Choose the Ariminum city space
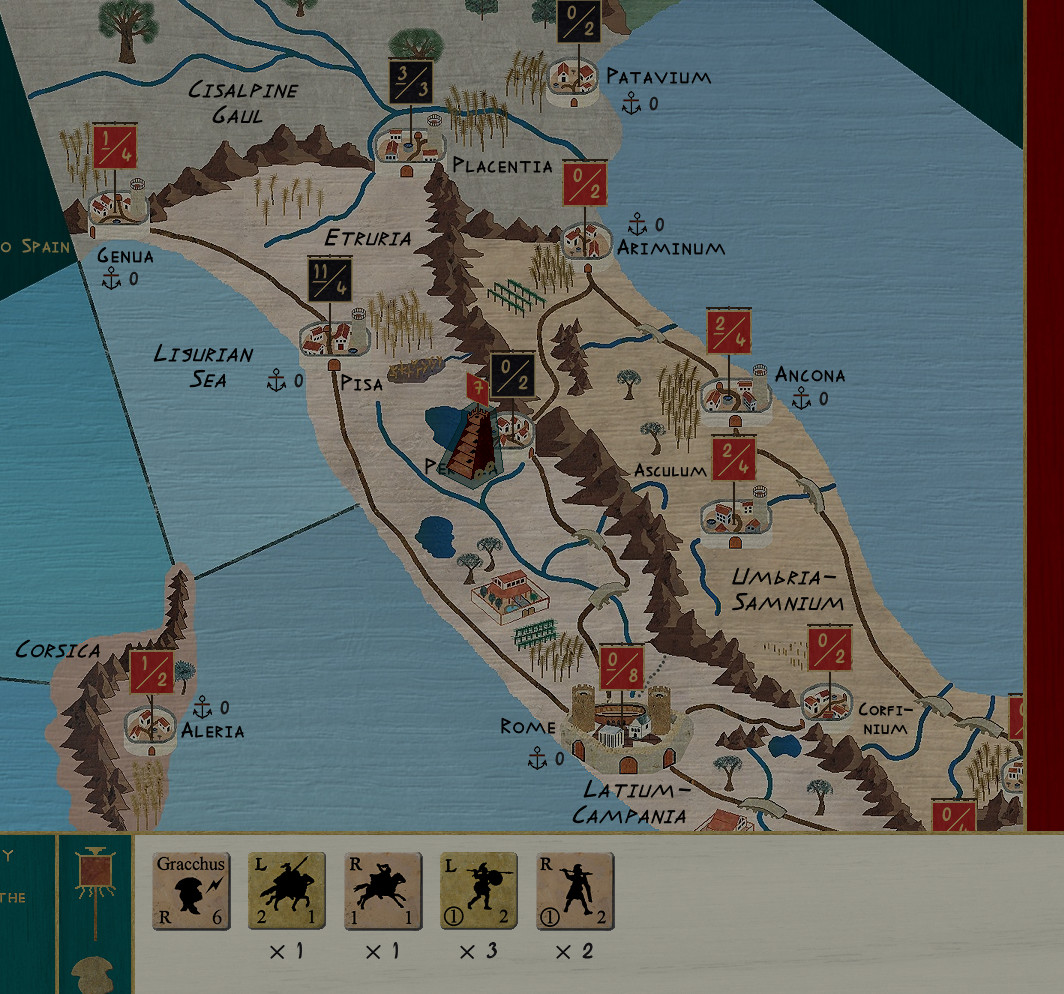This screenshot has width=1064, height=994. click(586, 239)
